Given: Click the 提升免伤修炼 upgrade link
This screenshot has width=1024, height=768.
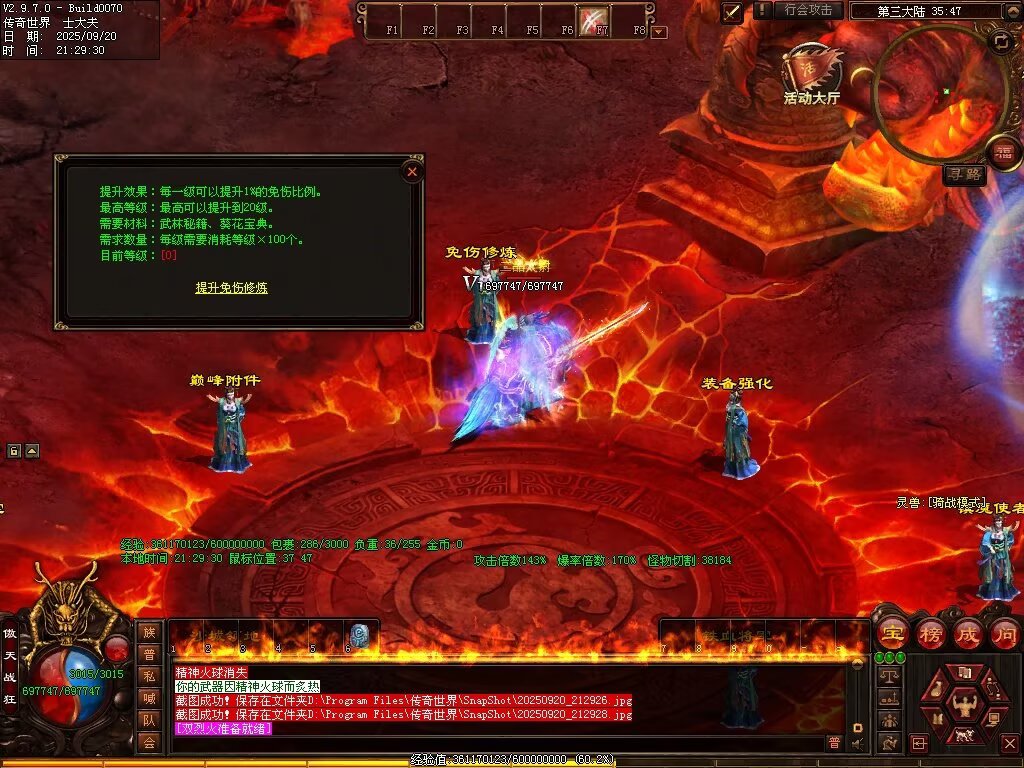Looking at the screenshot, I should coord(231,288).
